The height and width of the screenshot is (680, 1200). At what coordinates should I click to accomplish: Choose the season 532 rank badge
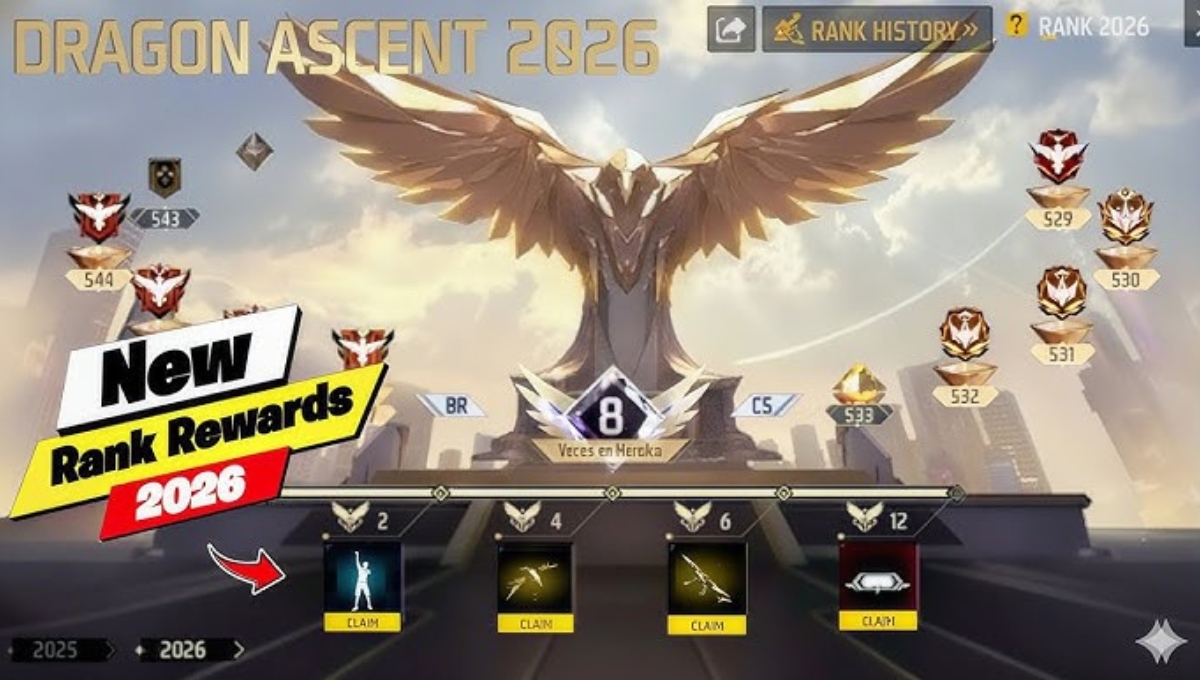[965, 335]
